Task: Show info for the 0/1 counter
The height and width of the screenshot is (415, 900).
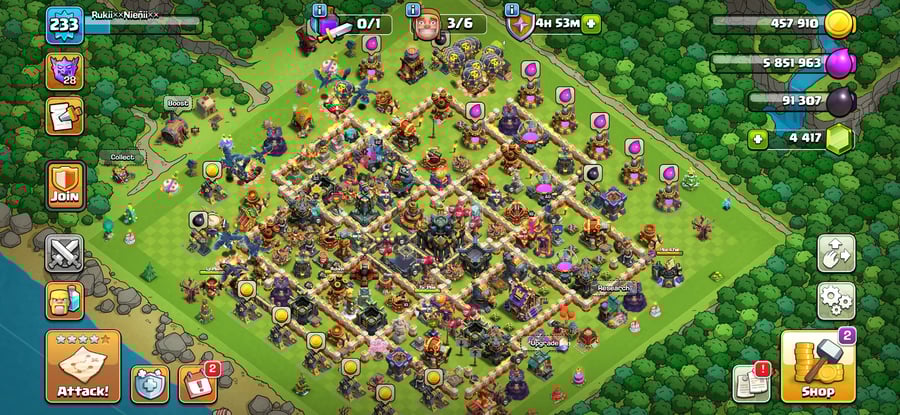Action: pos(320,9)
